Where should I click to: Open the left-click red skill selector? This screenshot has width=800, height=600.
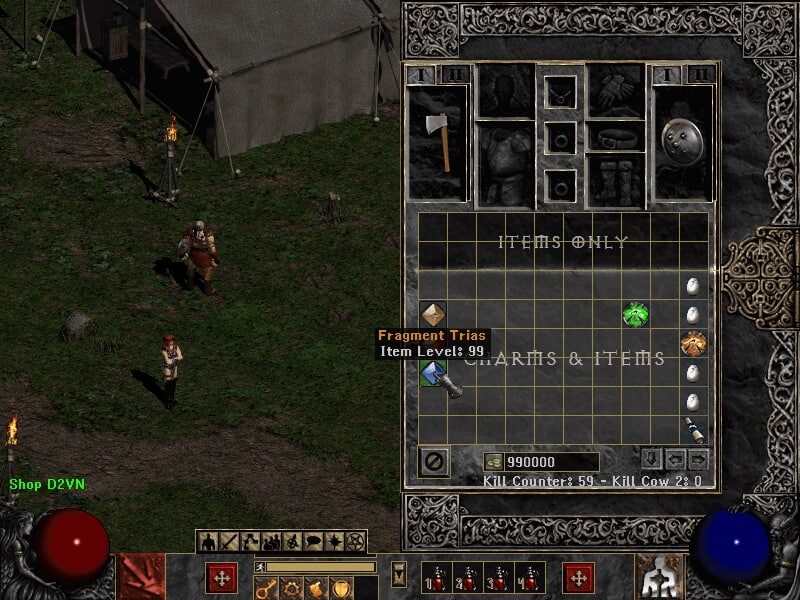coord(141,577)
